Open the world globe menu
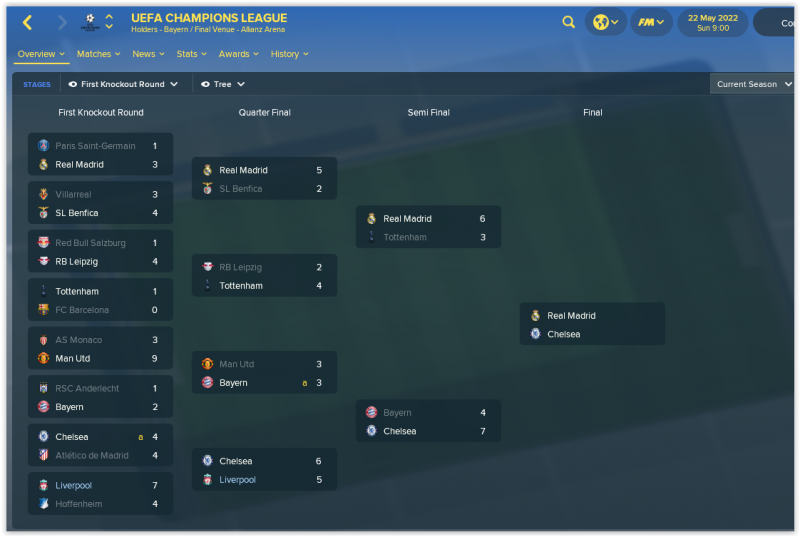 coord(606,22)
